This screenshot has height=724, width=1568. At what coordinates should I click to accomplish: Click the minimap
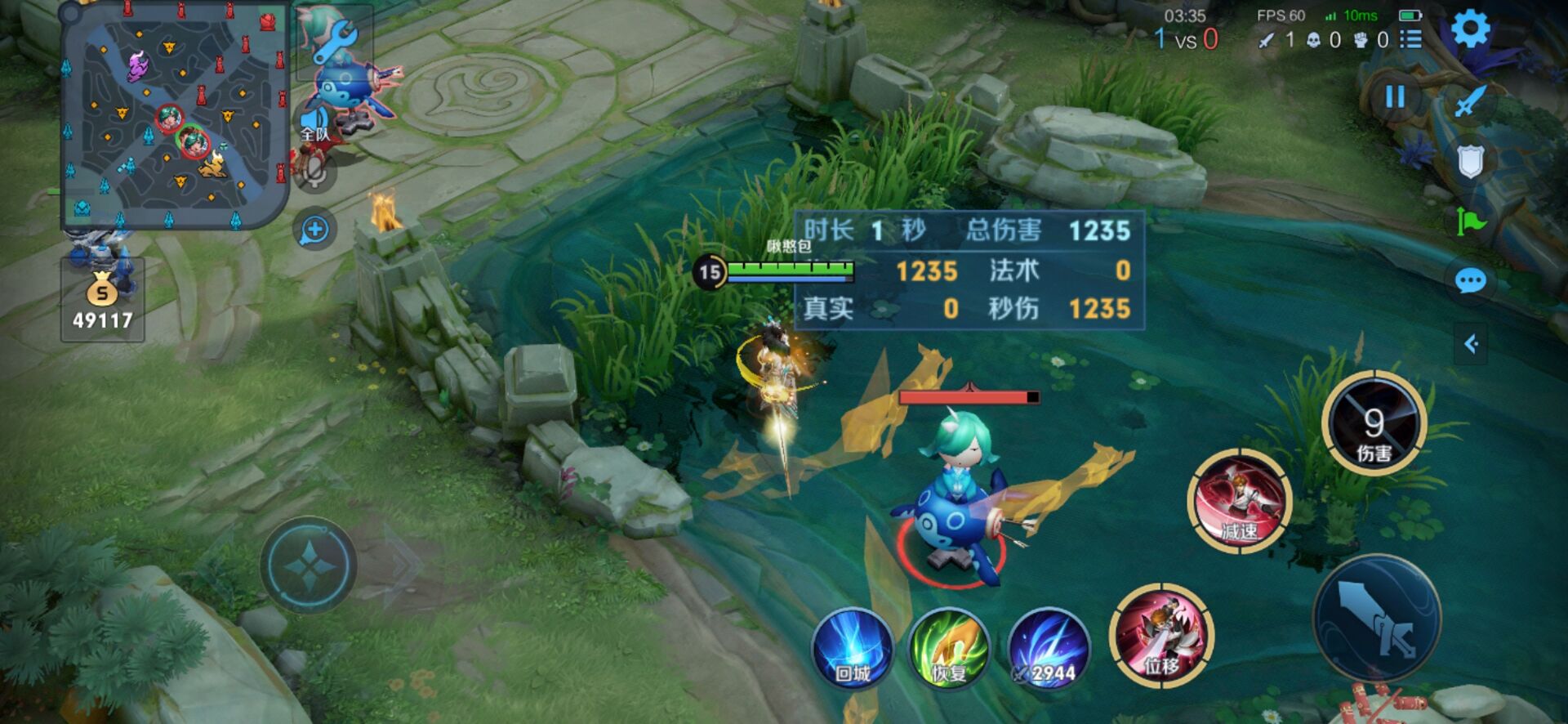click(x=175, y=115)
